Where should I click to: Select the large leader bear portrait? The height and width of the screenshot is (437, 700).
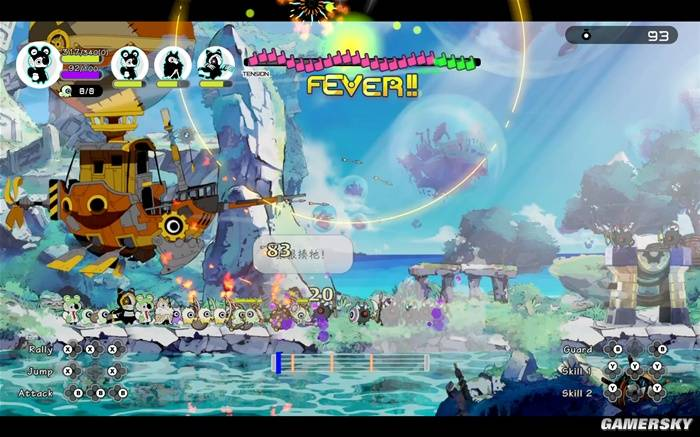coord(39,64)
